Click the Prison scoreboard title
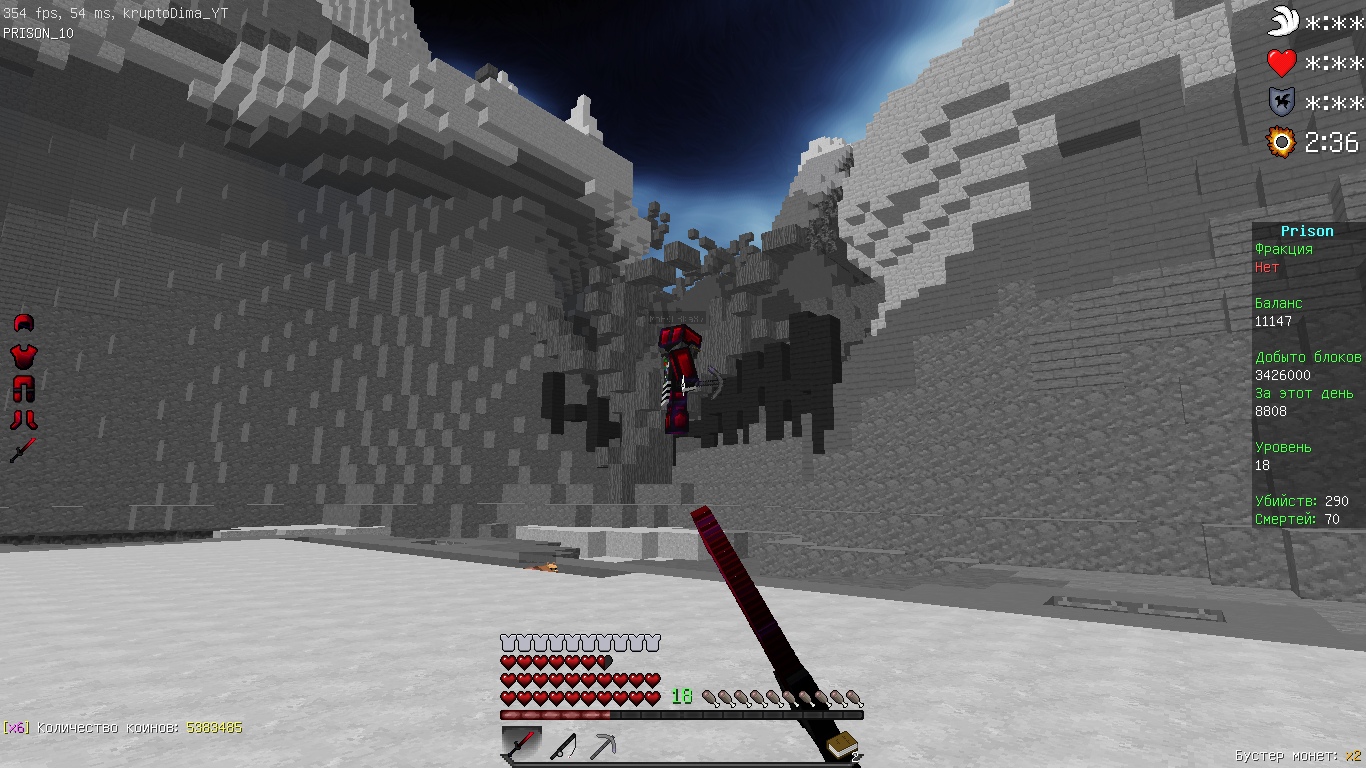Screen dimensions: 1366x768 [1307, 231]
